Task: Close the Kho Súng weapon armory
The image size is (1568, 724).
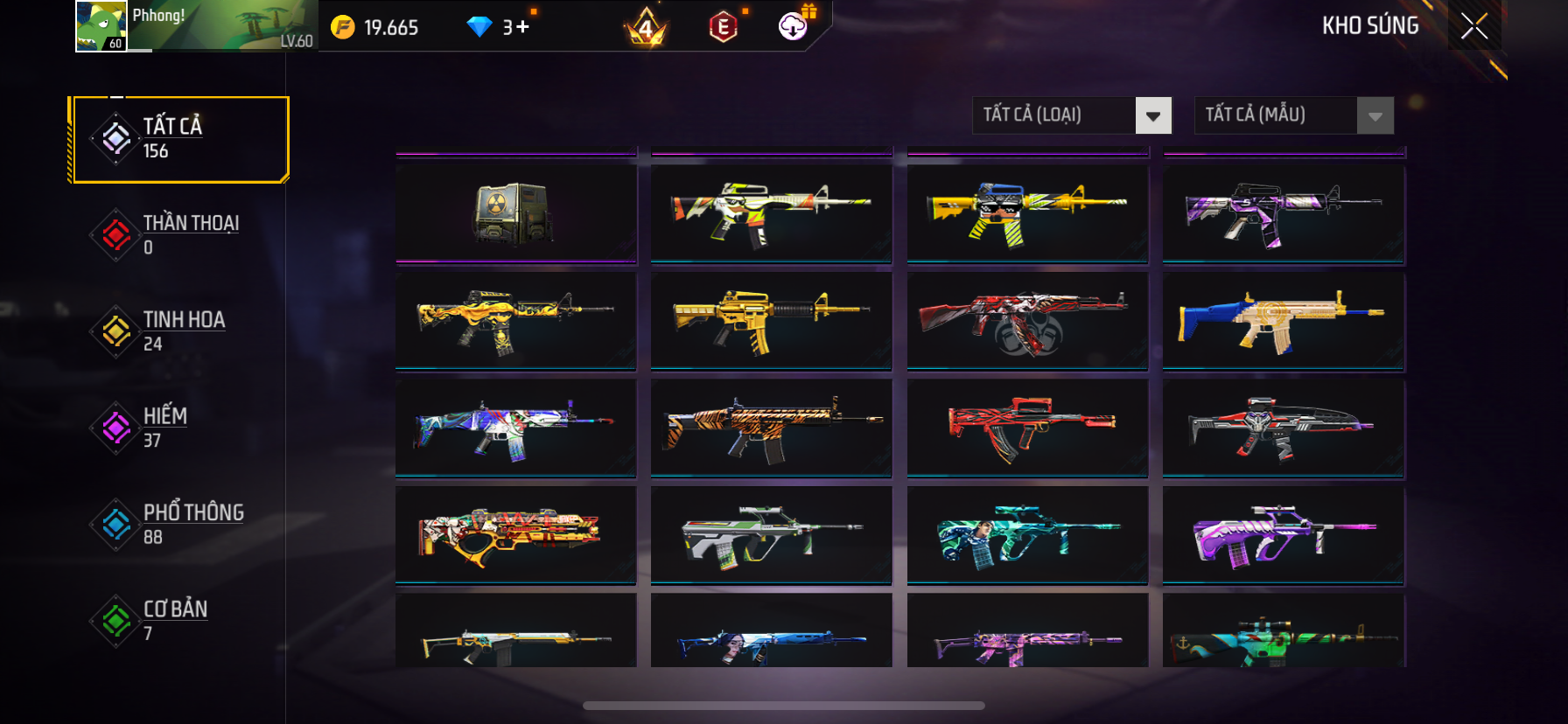Action: click(x=1474, y=26)
